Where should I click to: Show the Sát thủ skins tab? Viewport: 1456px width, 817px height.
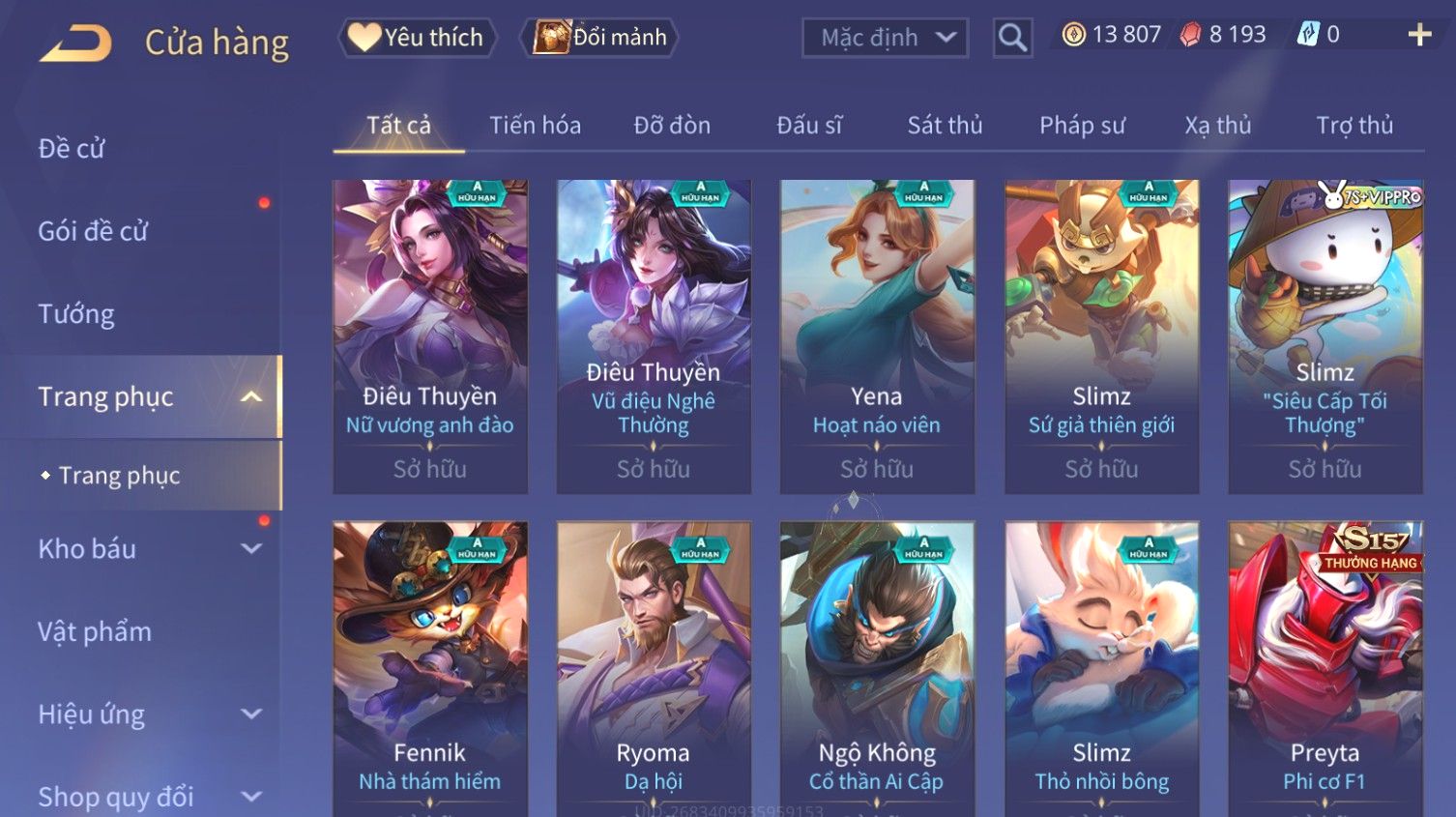945,126
